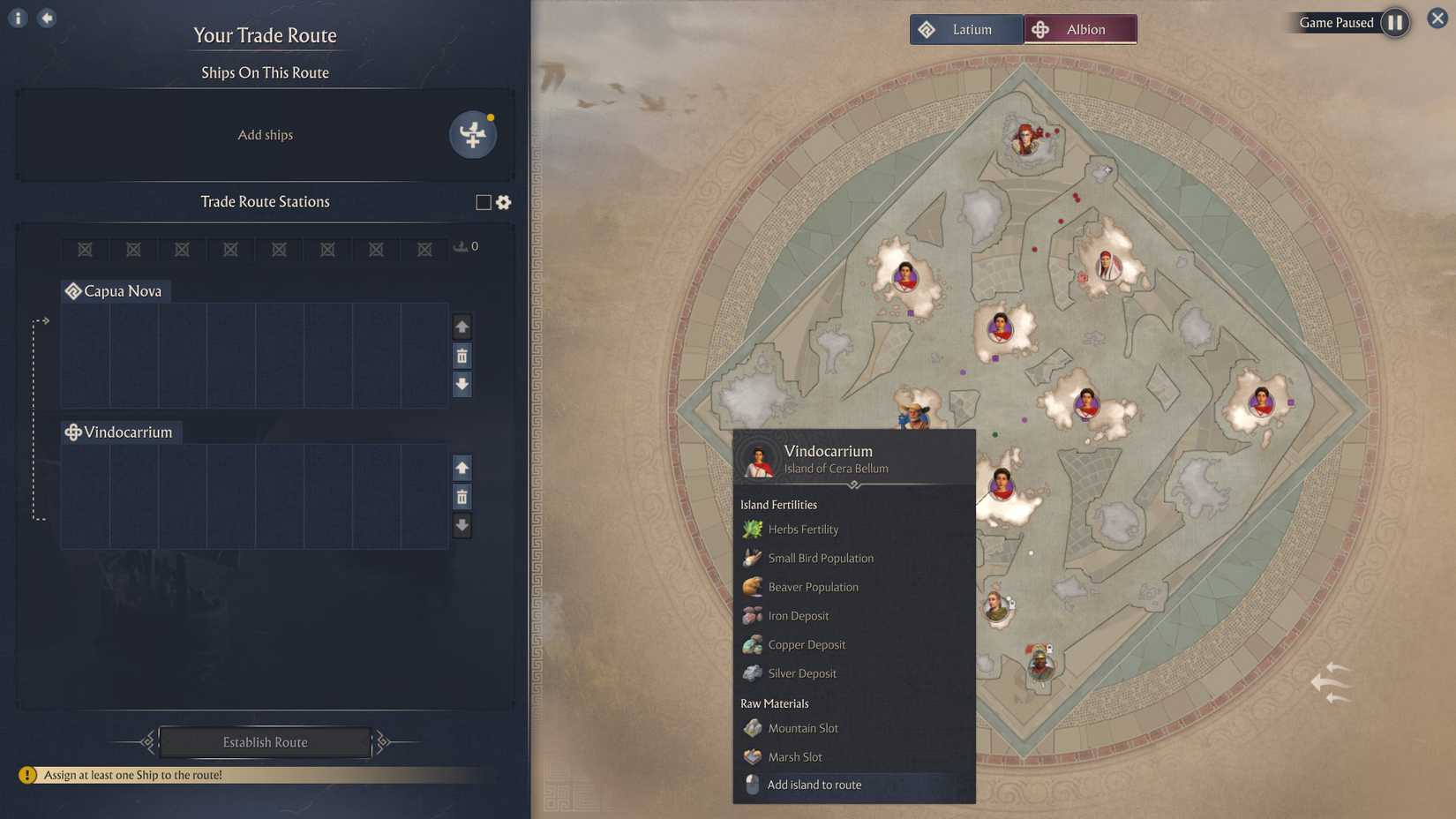Move Vindocarrium station up with arrow button
Viewport: 1456px width, 819px height.
pos(462,468)
